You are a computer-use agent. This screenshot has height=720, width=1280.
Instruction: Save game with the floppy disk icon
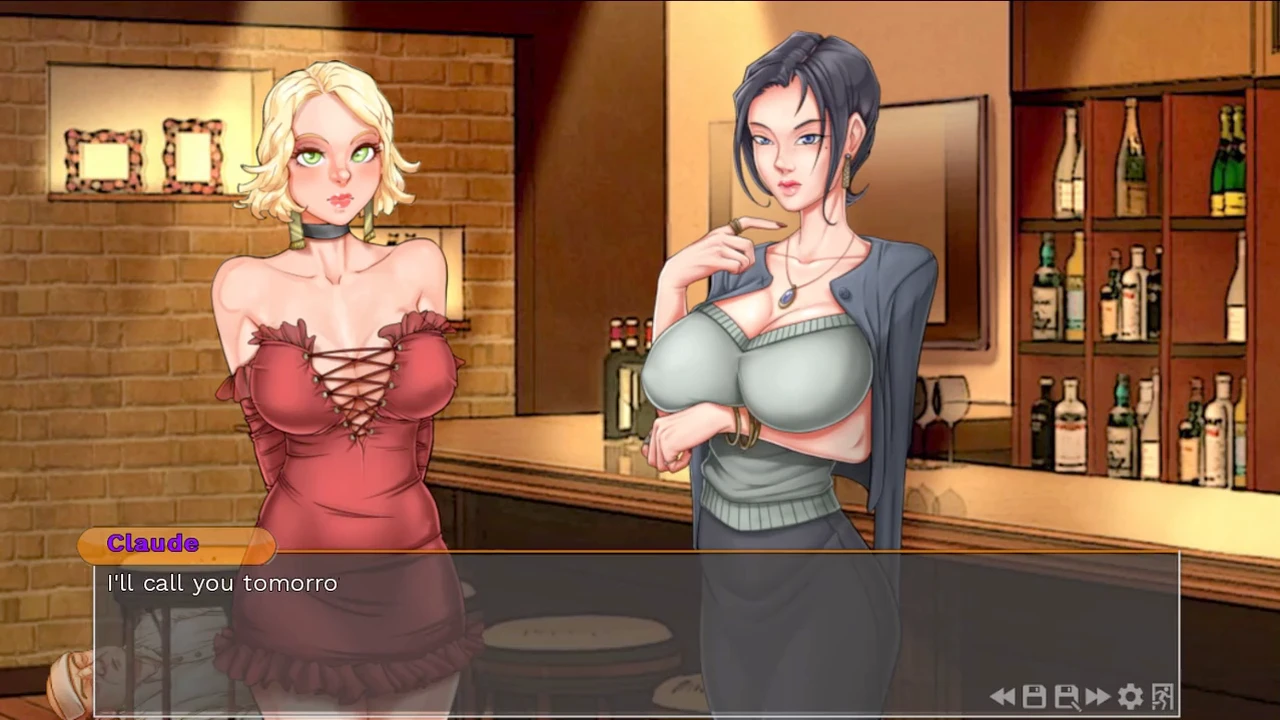pos(1034,697)
